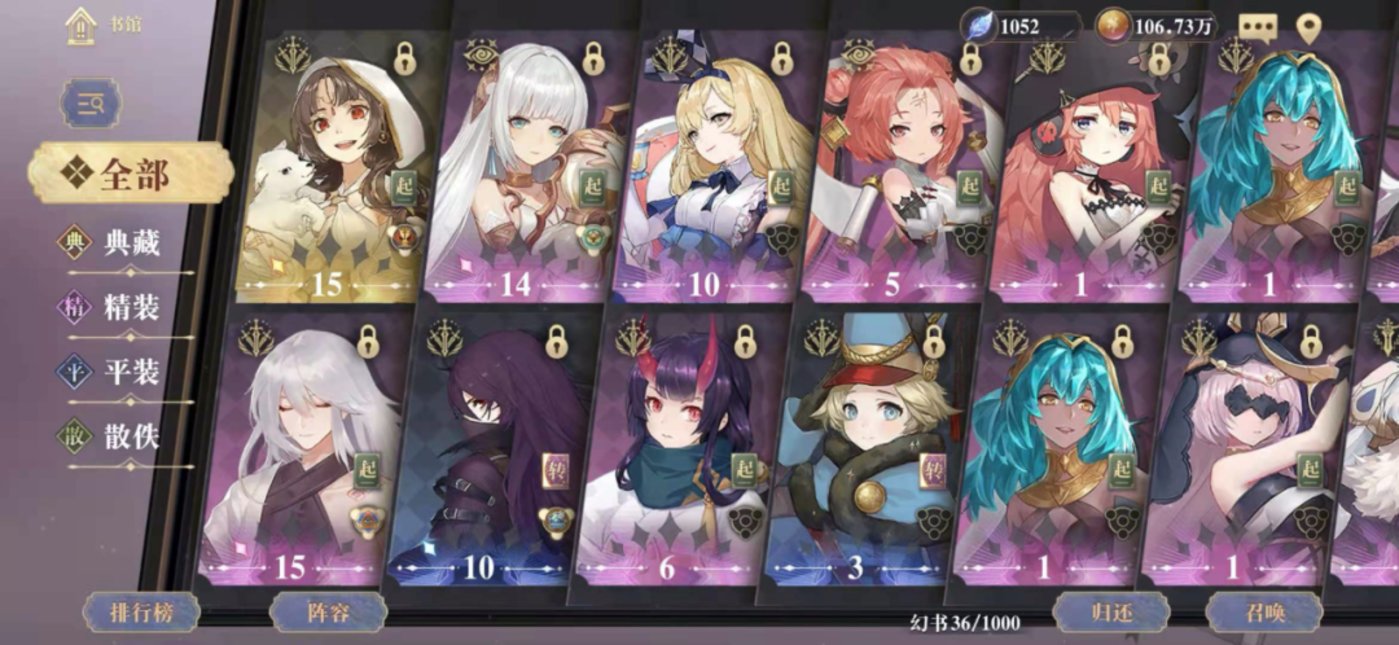This screenshot has height=645, width=1399.
Task: Open the 阵容 lineup button
Action: [x=327, y=612]
